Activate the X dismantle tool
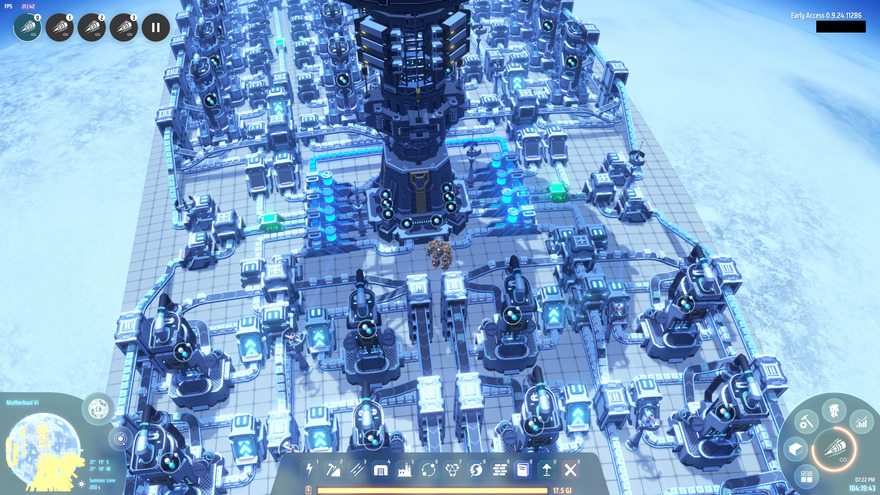The width and height of the screenshot is (880, 495). [571, 469]
